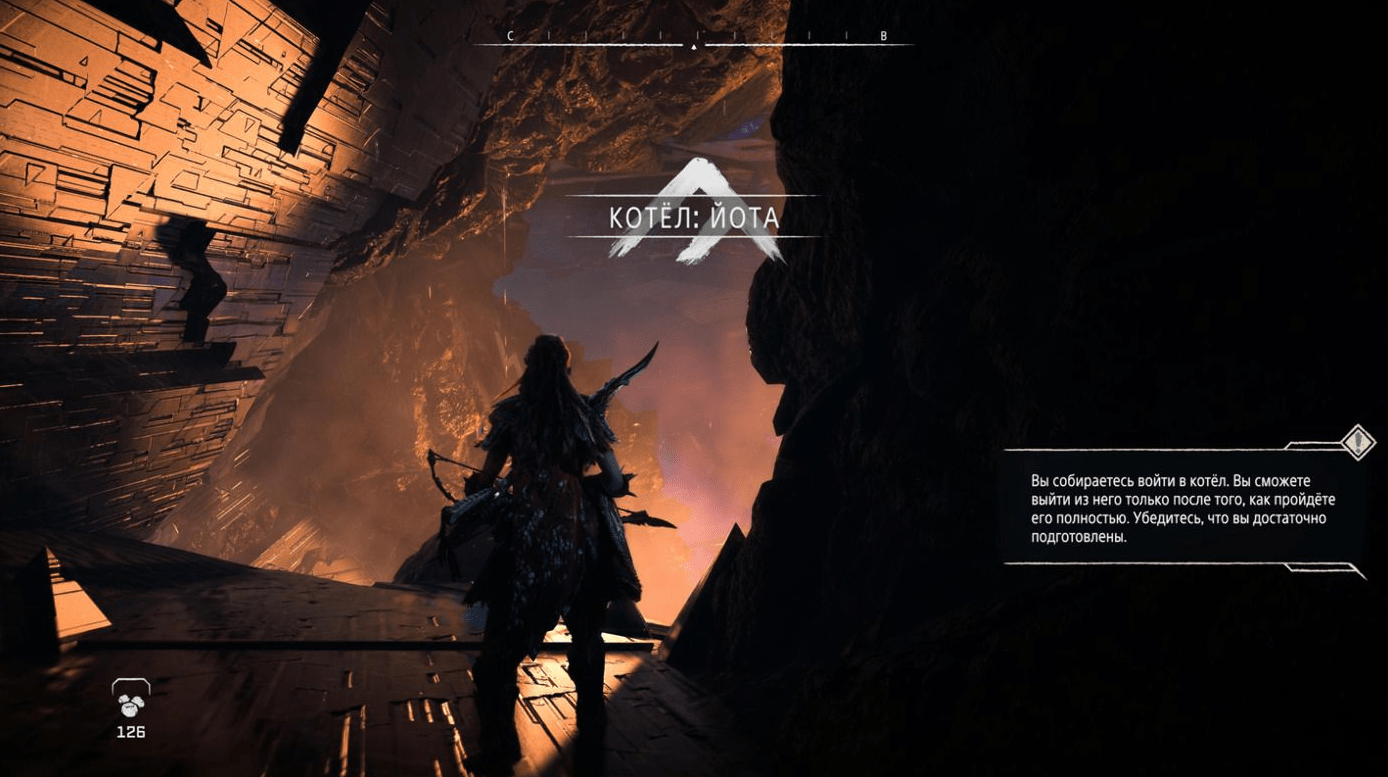Select the medicine pouch icon

[x=130, y=703]
